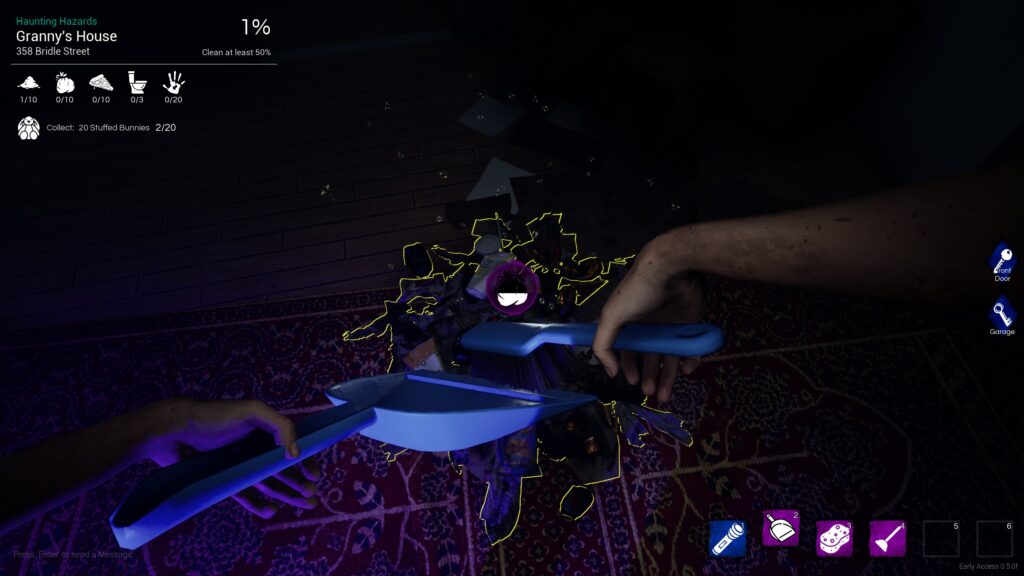Click the dust pile objective icon

point(29,83)
